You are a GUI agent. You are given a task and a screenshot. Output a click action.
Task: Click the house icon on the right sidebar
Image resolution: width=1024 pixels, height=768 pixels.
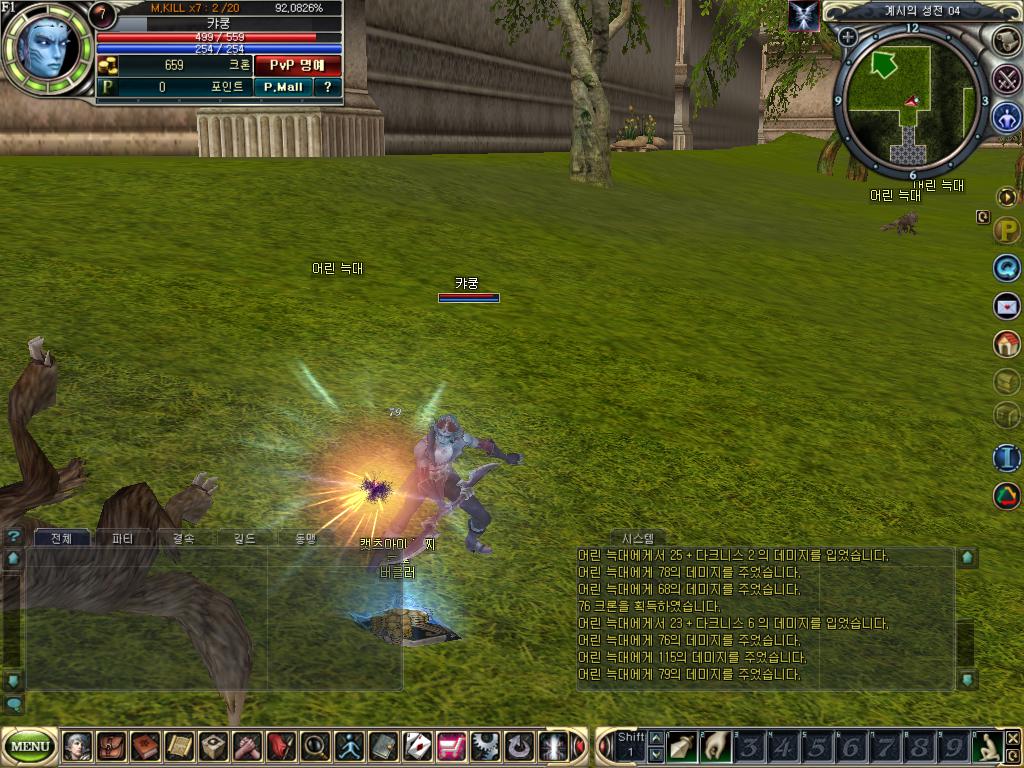point(1006,344)
